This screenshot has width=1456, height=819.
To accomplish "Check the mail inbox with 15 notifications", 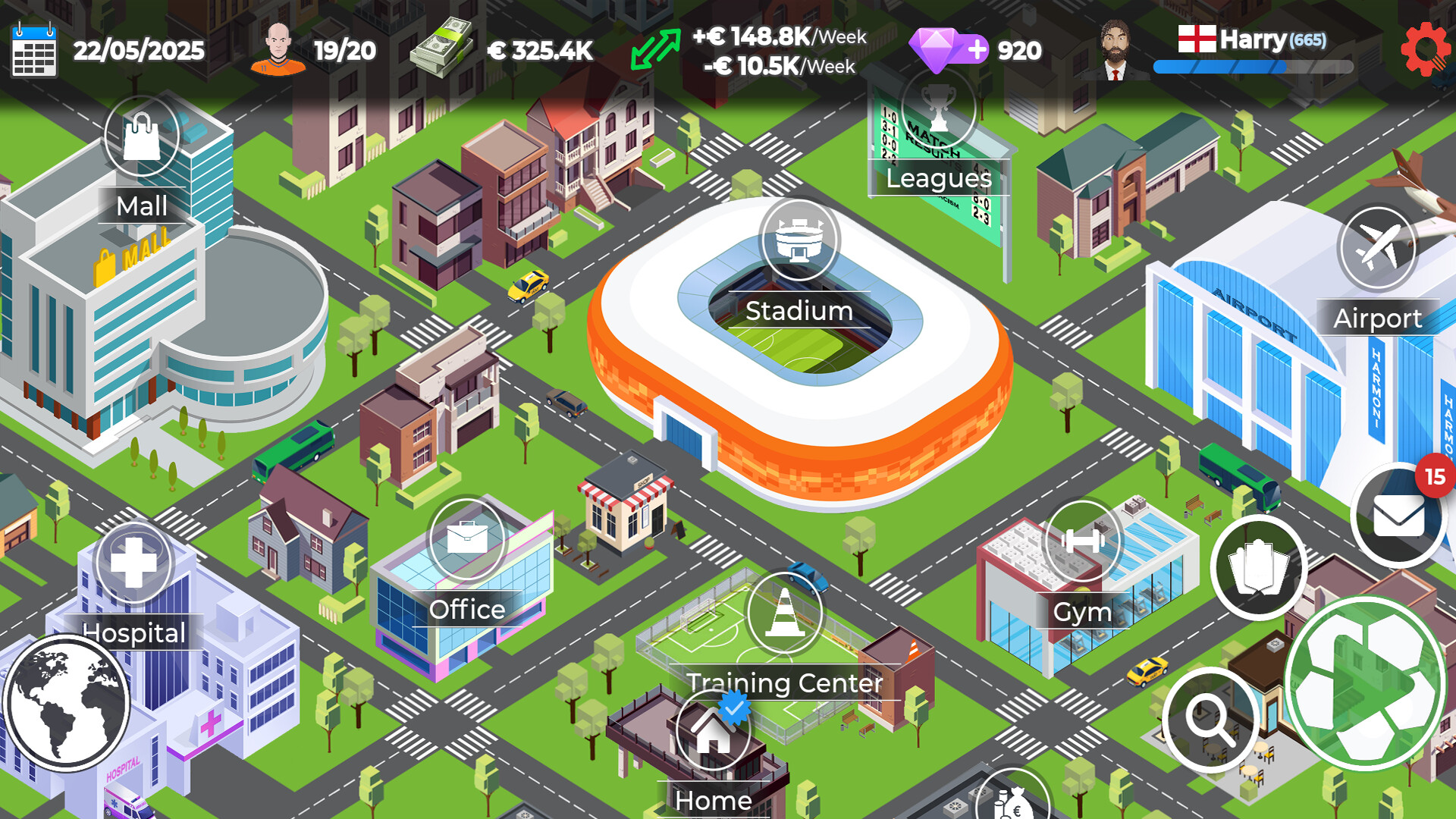I will (1399, 516).
